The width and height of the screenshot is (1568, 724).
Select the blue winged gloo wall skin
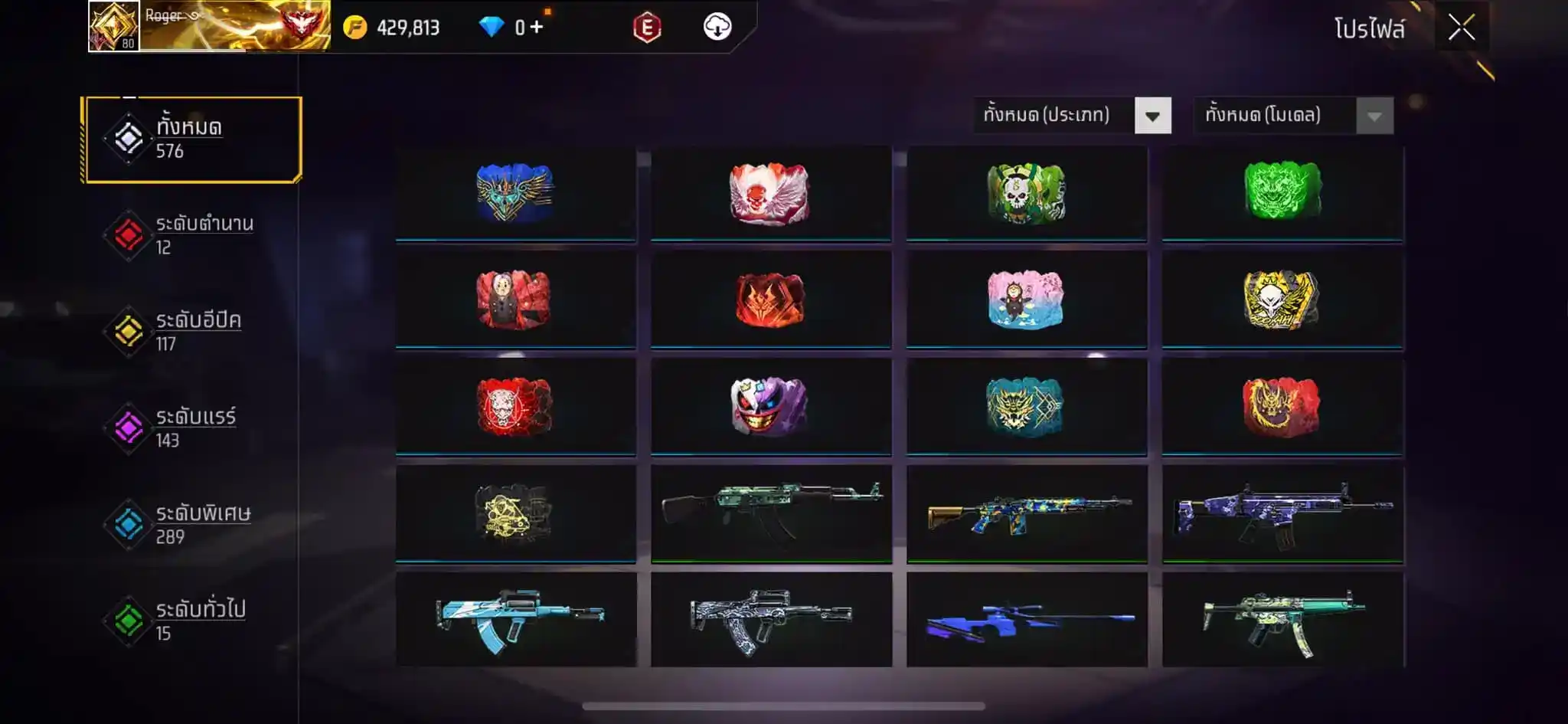515,193
